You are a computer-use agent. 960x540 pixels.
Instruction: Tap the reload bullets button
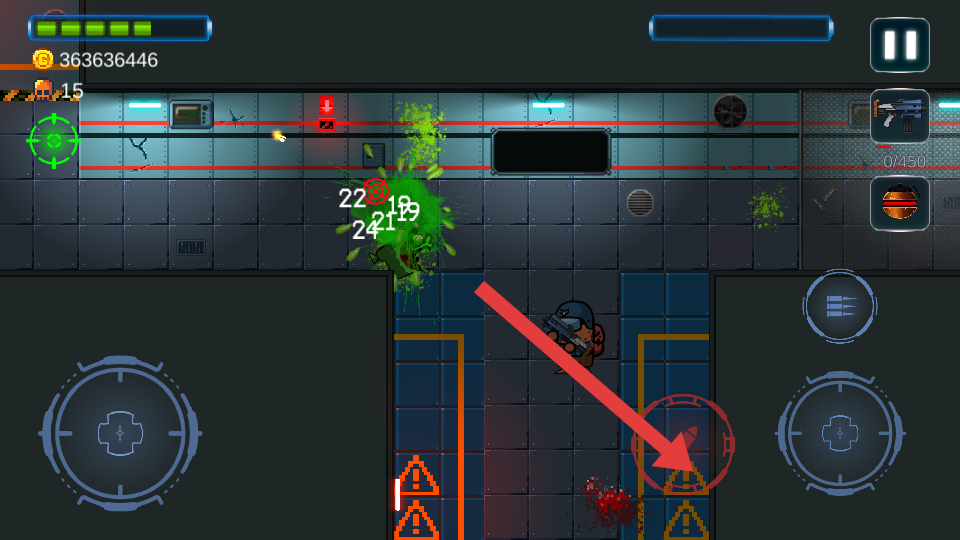tap(840, 306)
